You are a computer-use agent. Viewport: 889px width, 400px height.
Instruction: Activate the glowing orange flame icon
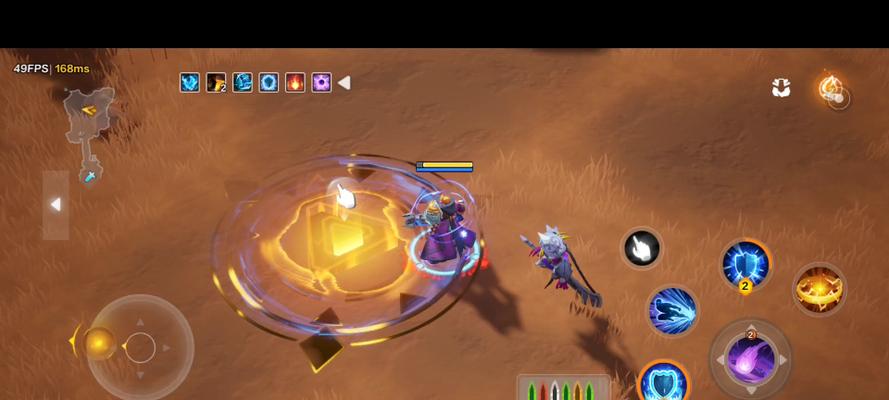(831, 89)
